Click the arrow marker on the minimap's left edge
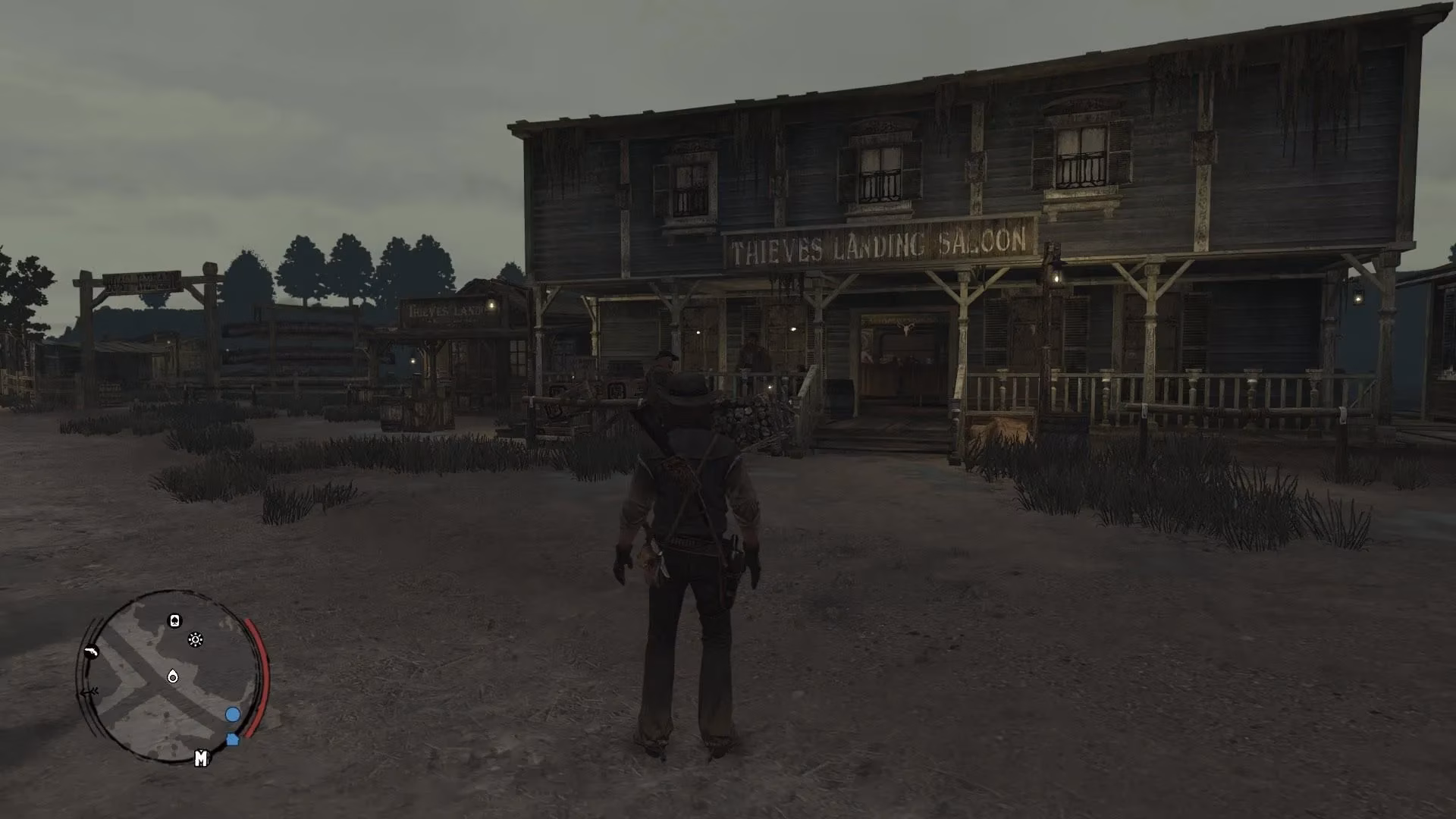The height and width of the screenshot is (819, 1456). coord(89,691)
